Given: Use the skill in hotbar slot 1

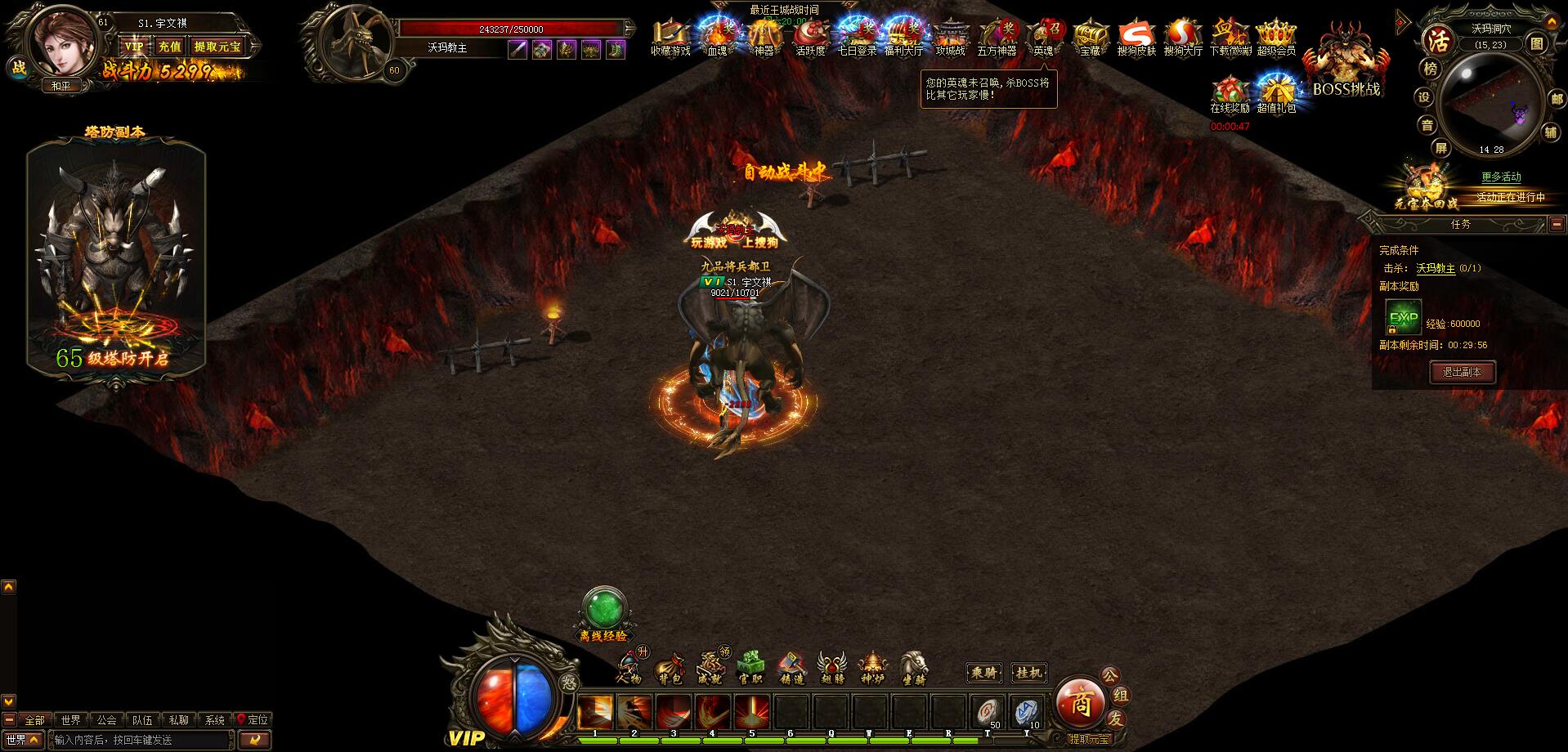Looking at the screenshot, I should (x=595, y=711).
